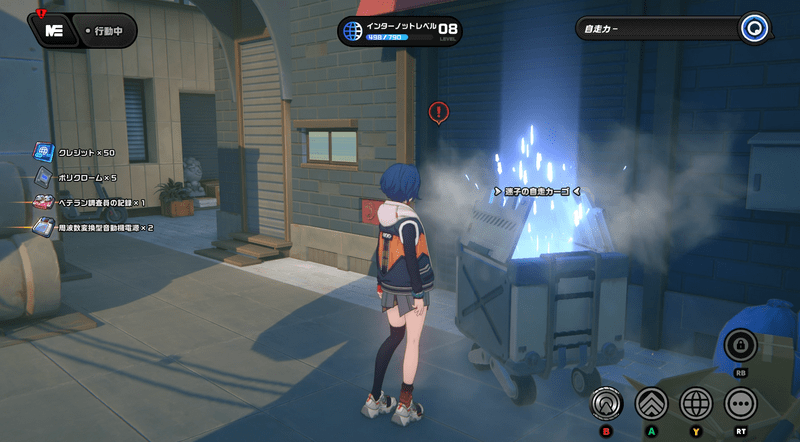800x442 pixels.
Task: Open the 自走カー quest tracker
Action: pos(660,29)
